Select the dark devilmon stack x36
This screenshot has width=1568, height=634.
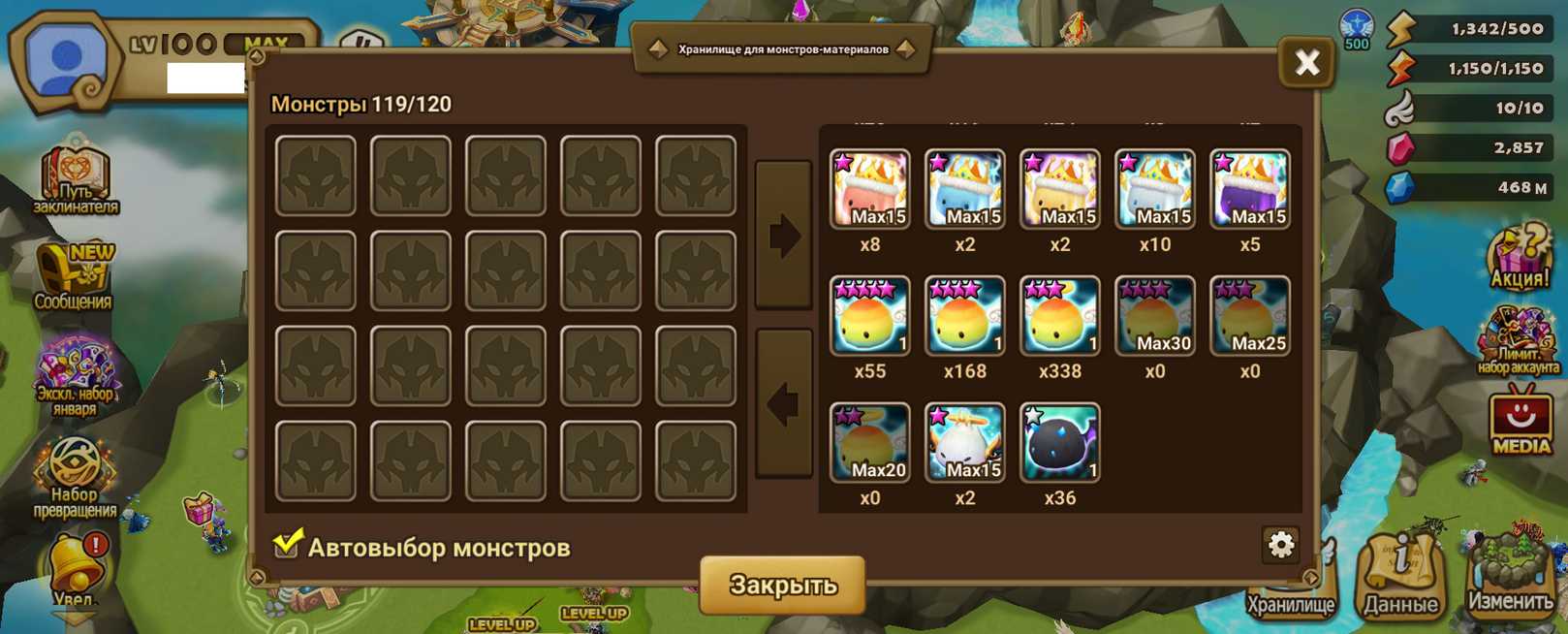pyautogui.click(x=1059, y=443)
